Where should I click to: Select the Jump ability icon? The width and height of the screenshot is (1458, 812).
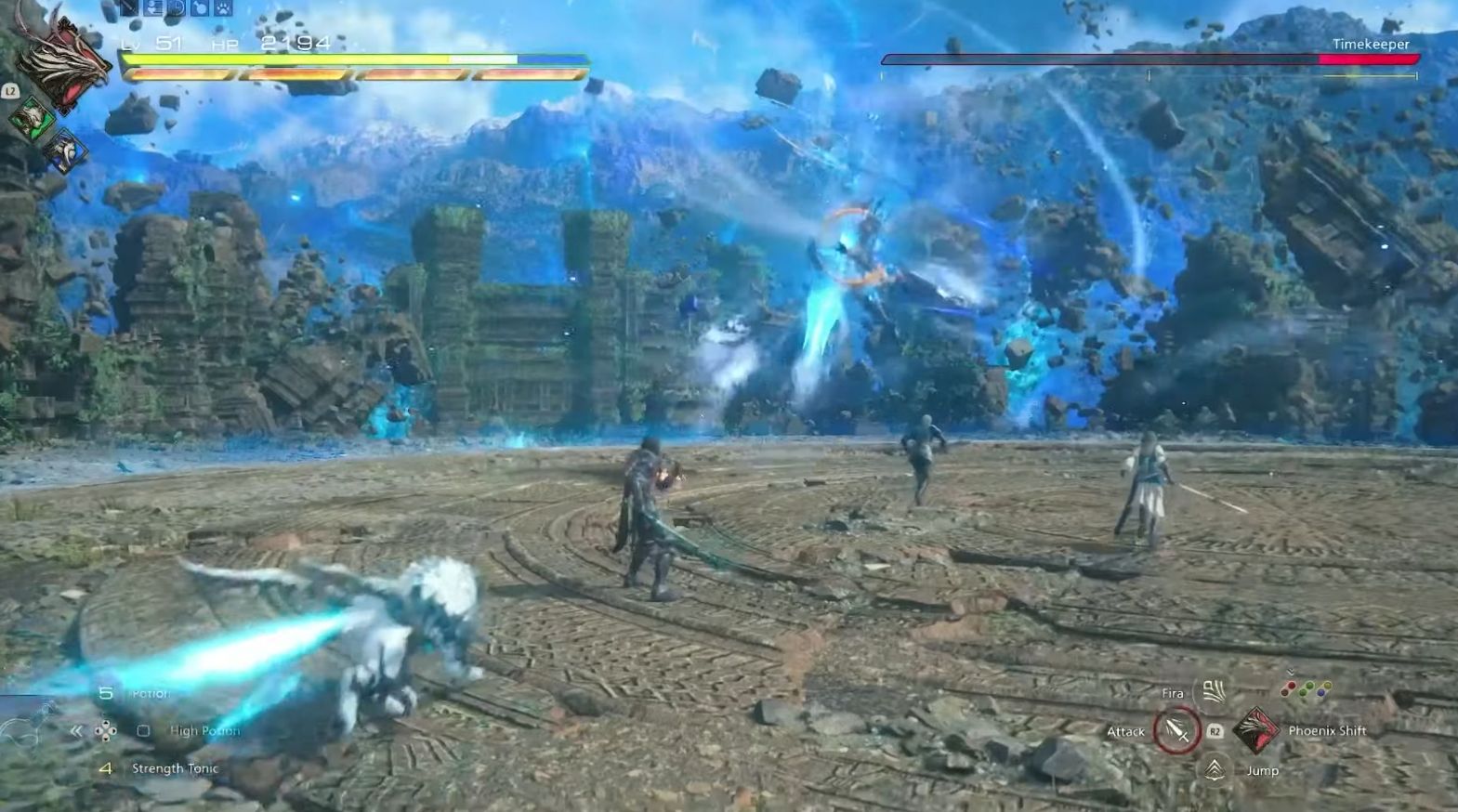click(1215, 769)
